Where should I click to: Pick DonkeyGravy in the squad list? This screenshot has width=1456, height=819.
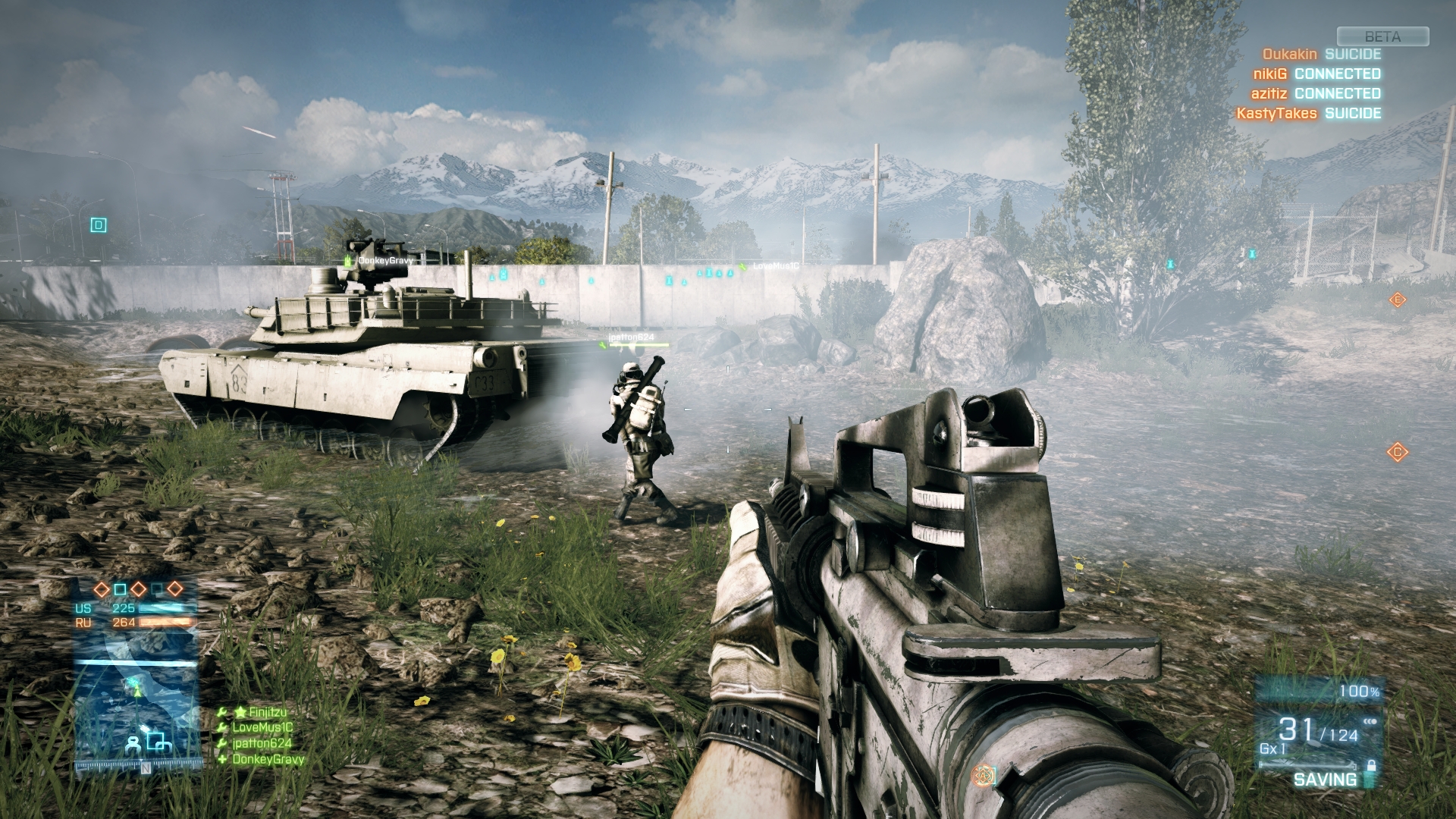268,760
